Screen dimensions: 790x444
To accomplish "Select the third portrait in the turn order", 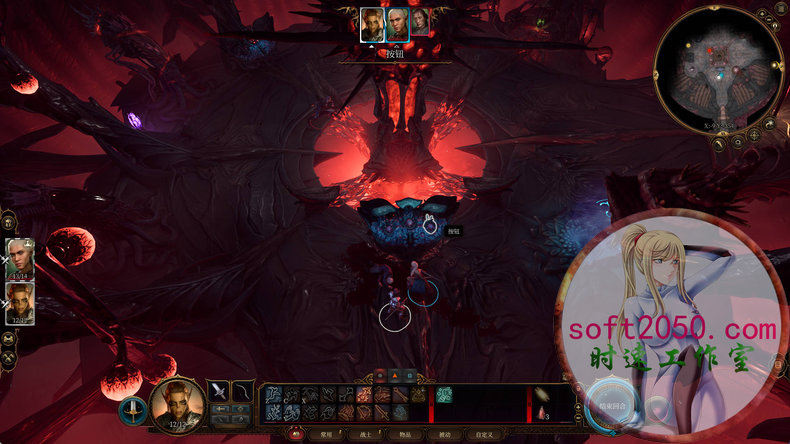I will (x=420, y=24).
